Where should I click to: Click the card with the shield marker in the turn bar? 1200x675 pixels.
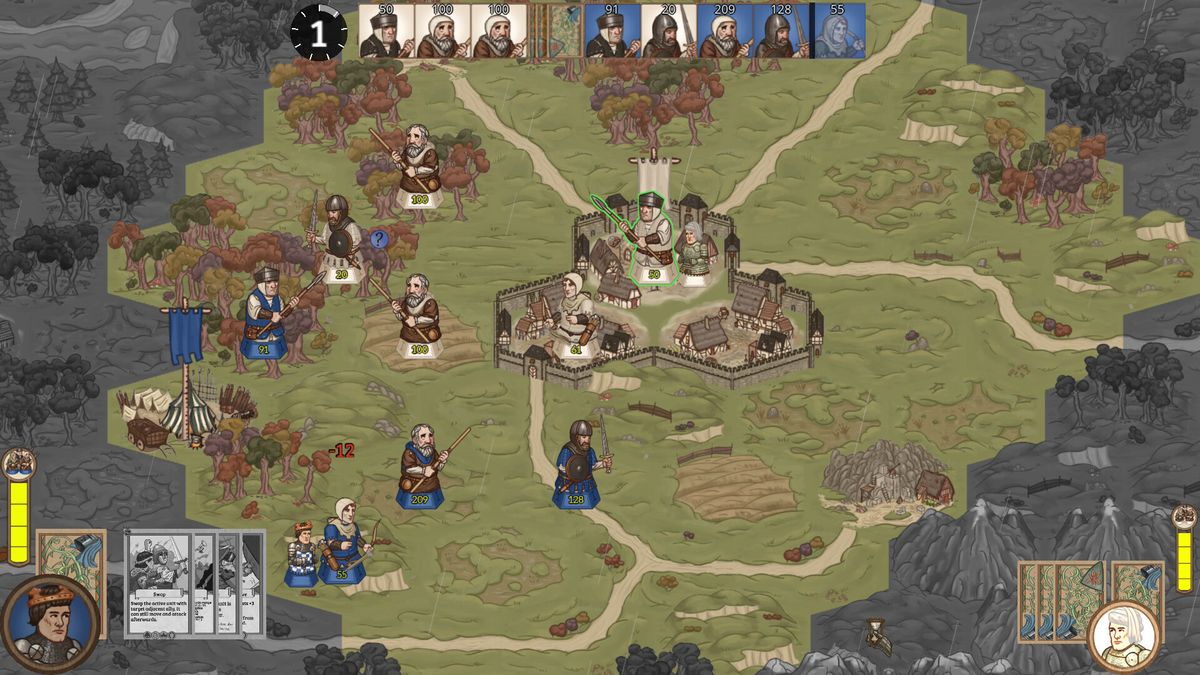(x=566, y=31)
